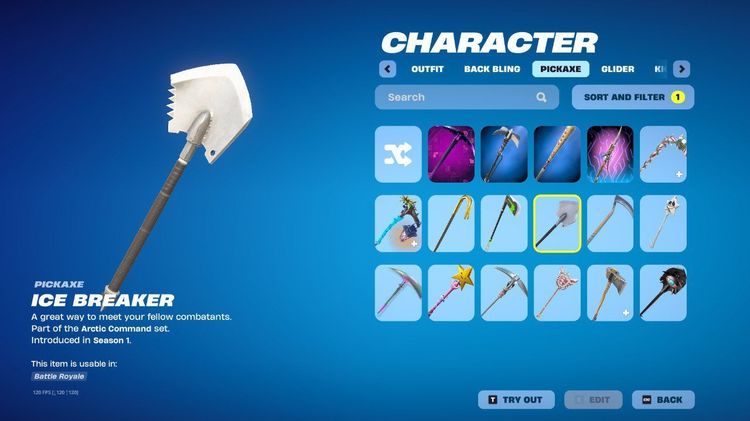Pick the baseball bat pickaxe tile
Image resolution: width=750 pixels, height=421 pixels.
(557, 154)
